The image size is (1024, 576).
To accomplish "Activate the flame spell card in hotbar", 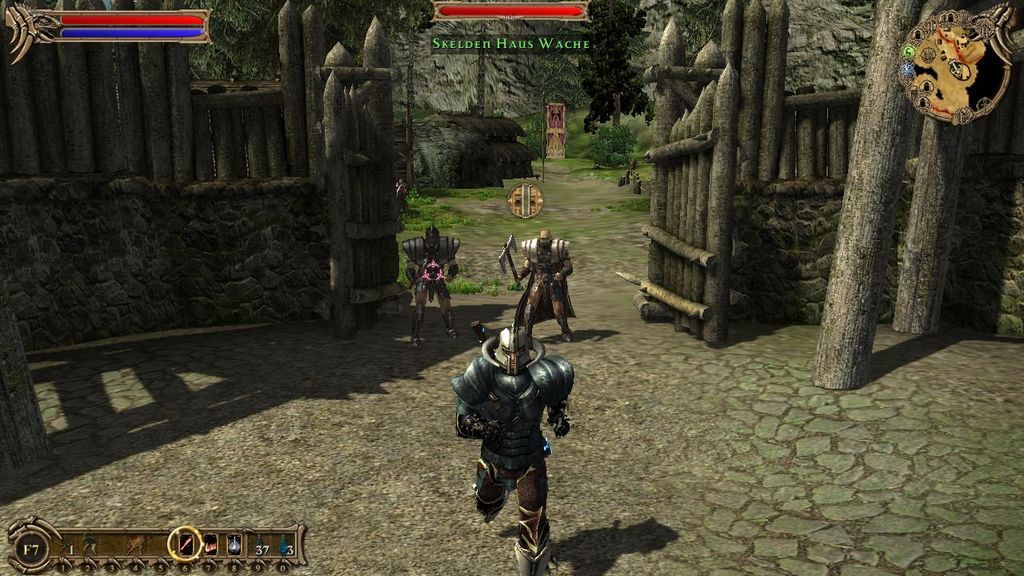I will [211, 544].
